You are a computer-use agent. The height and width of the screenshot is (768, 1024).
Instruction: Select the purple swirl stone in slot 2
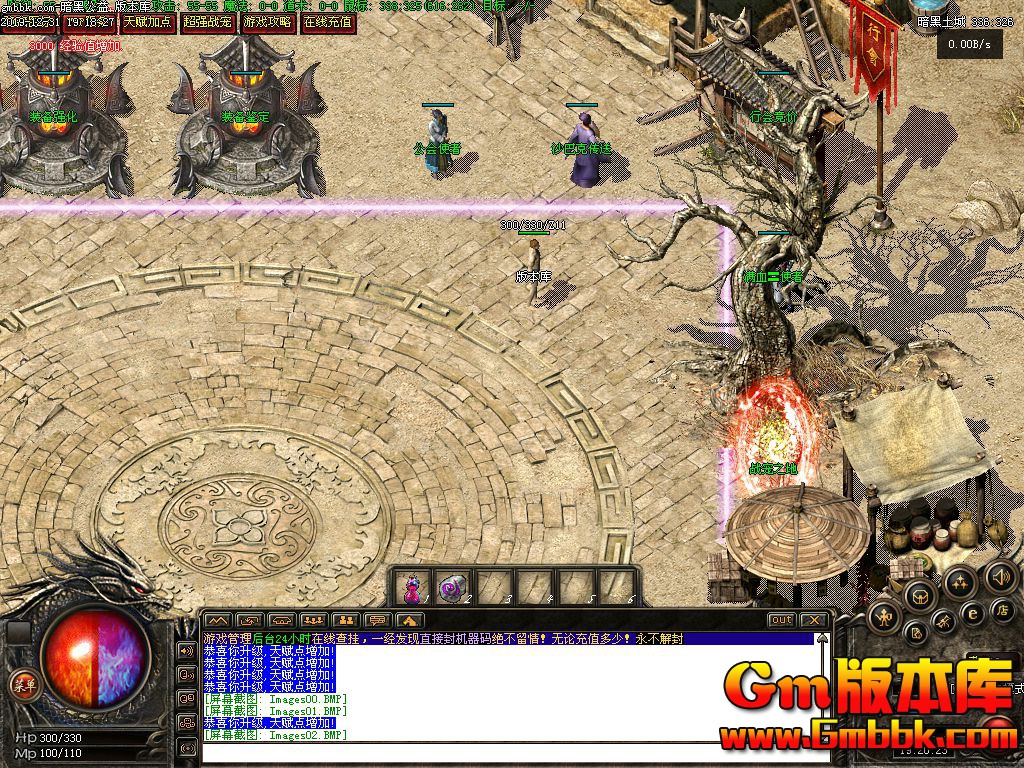[x=453, y=588]
